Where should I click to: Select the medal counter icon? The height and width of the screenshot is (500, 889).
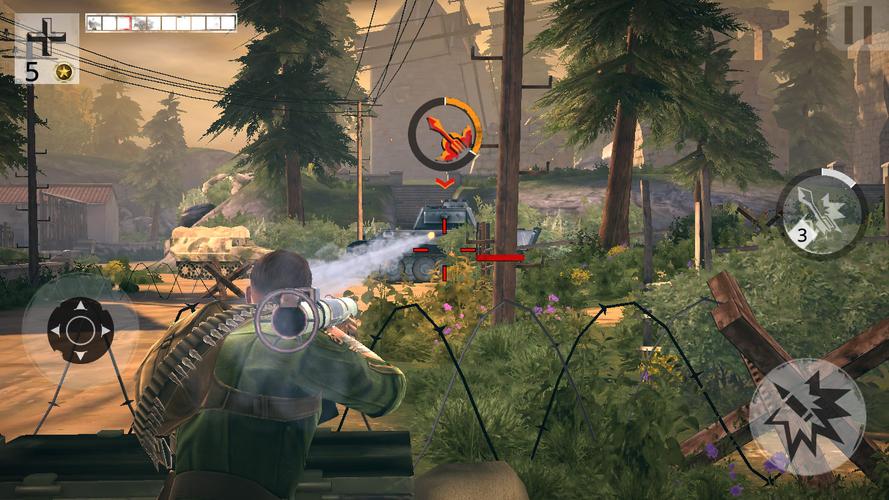(x=64, y=71)
